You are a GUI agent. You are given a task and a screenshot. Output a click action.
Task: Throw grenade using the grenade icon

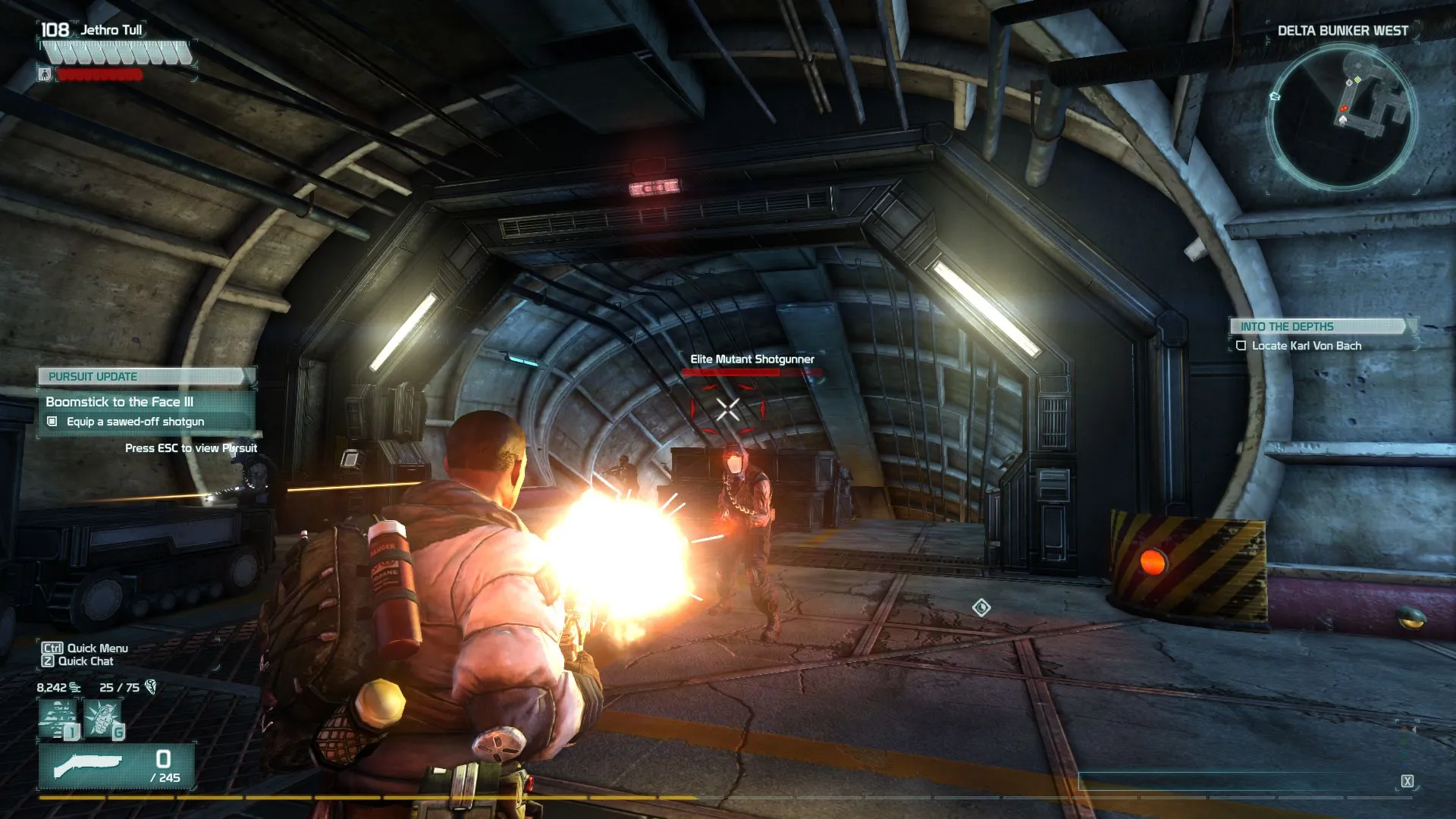pyautogui.click(x=103, y=718)
